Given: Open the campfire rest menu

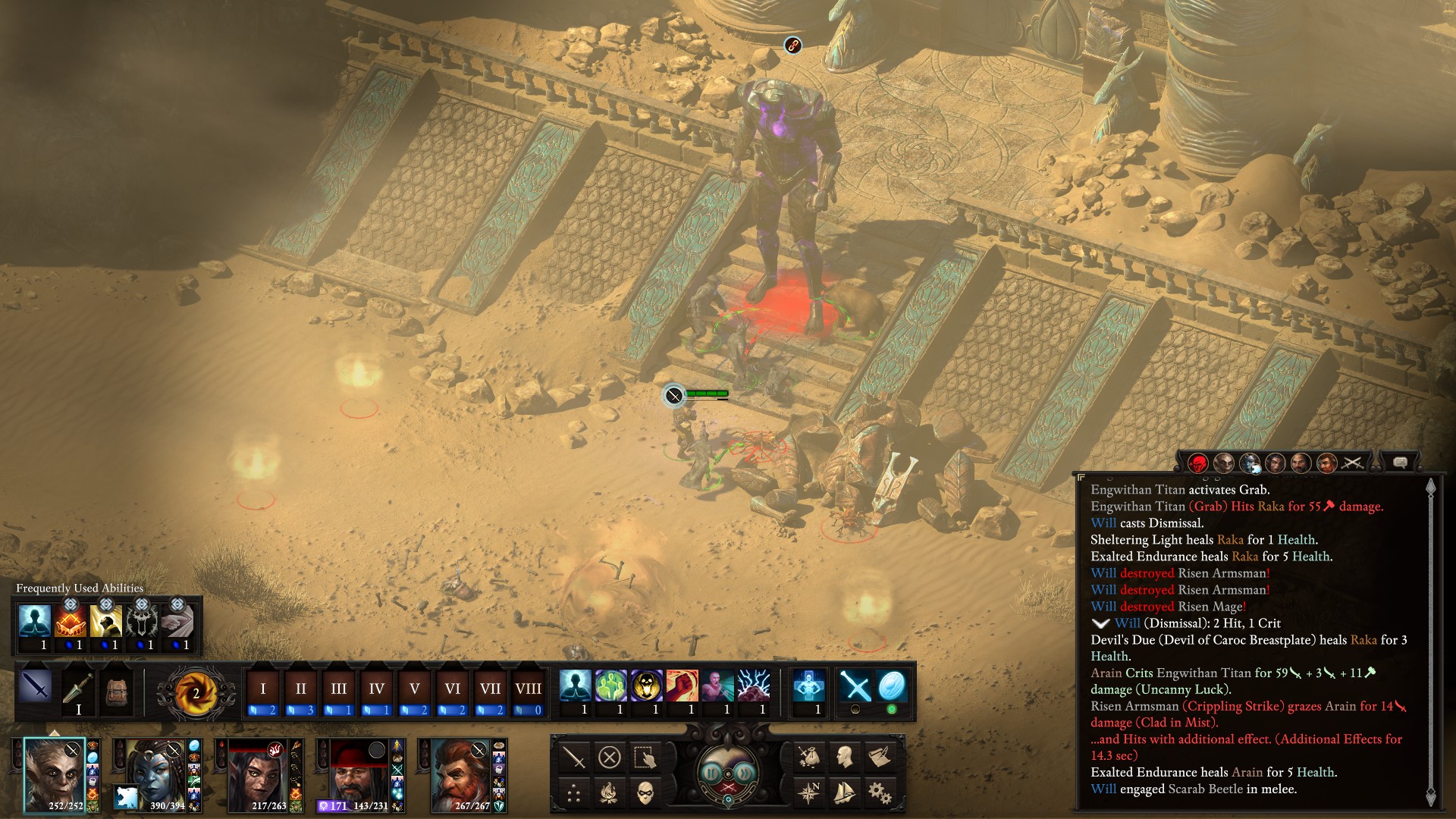Looking at the screenshot, I should click(x=610, y=793).
